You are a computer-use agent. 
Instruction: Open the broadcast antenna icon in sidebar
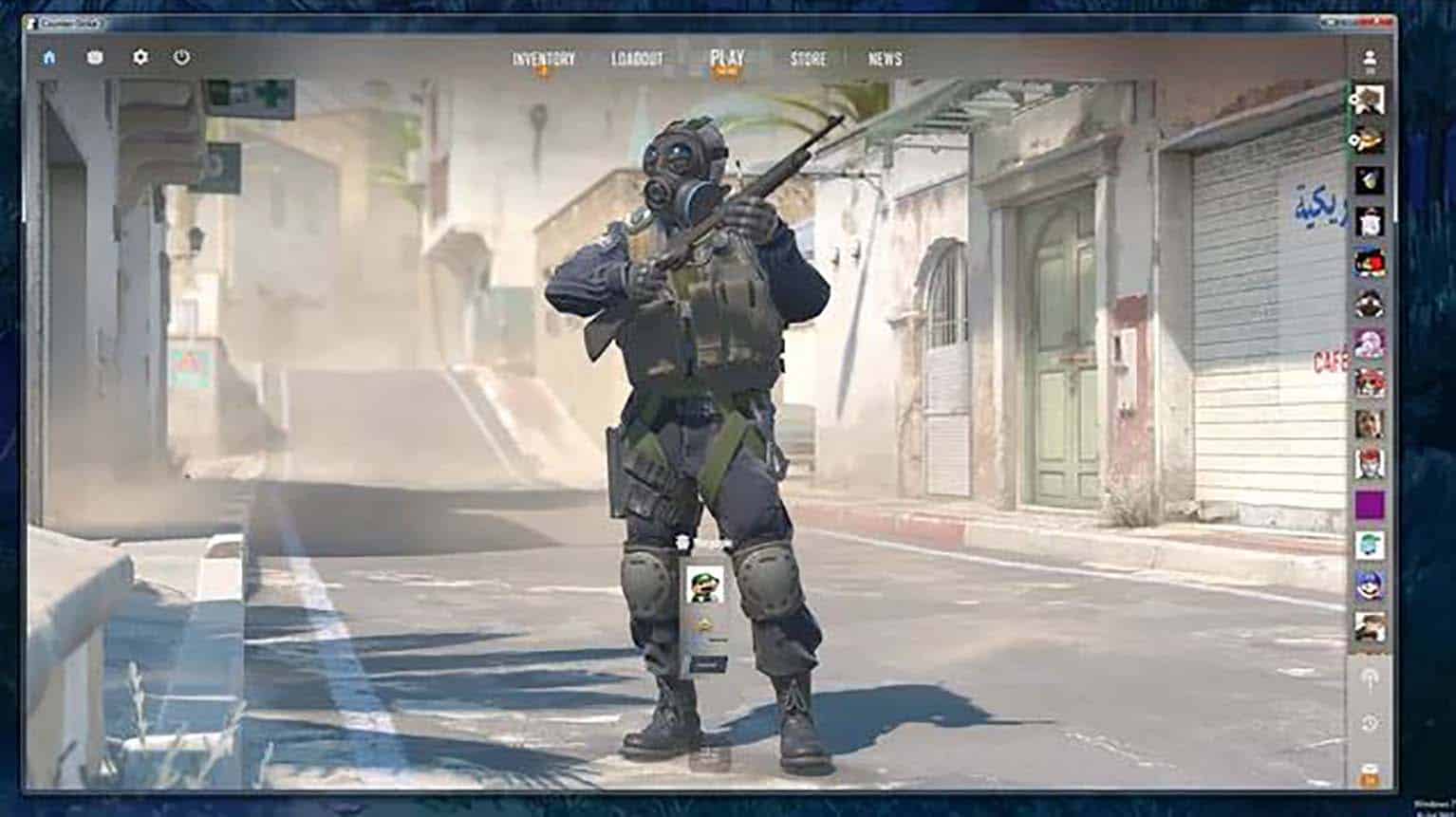point(1369,678)
